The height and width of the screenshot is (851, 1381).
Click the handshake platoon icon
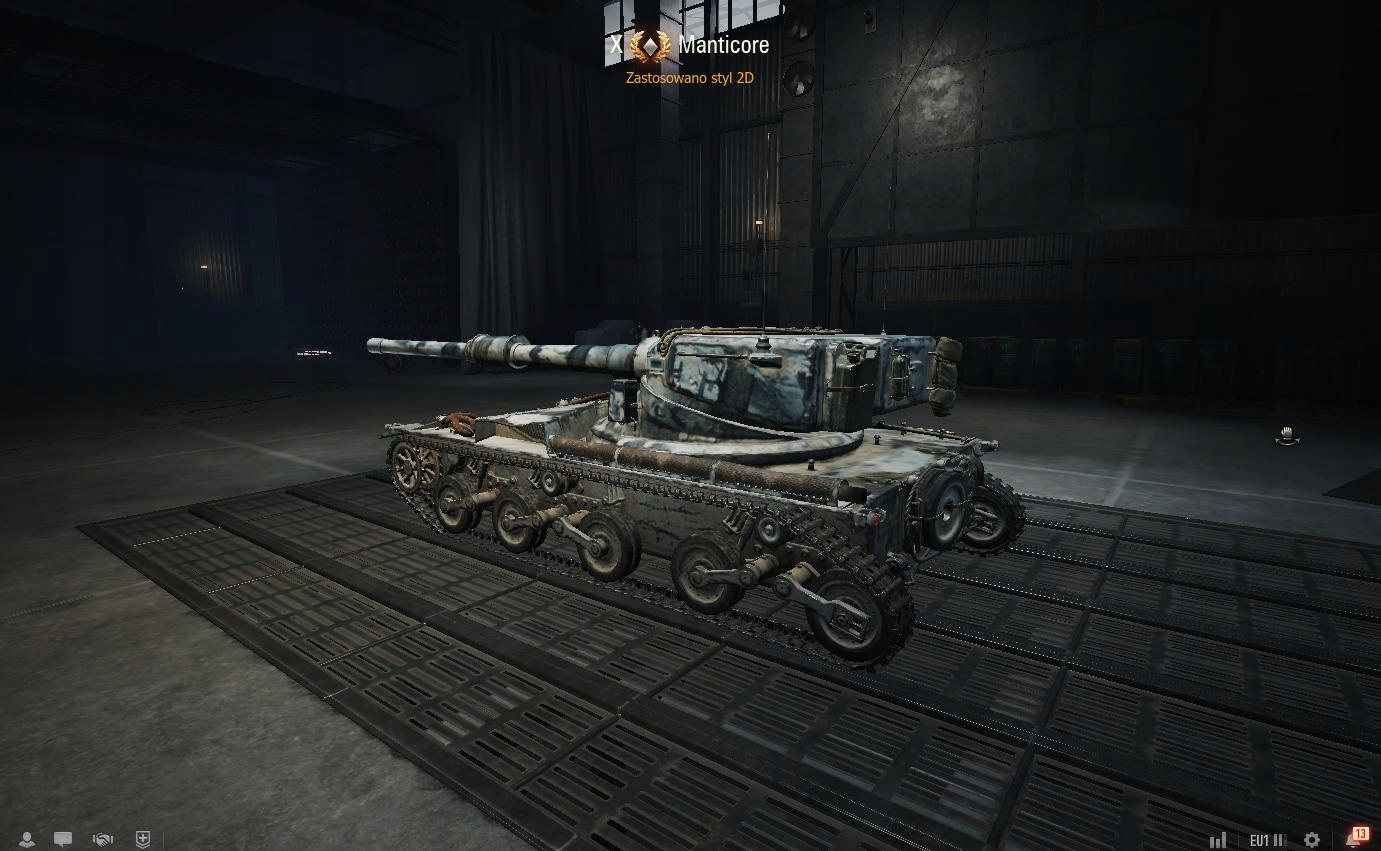(102, 840)
